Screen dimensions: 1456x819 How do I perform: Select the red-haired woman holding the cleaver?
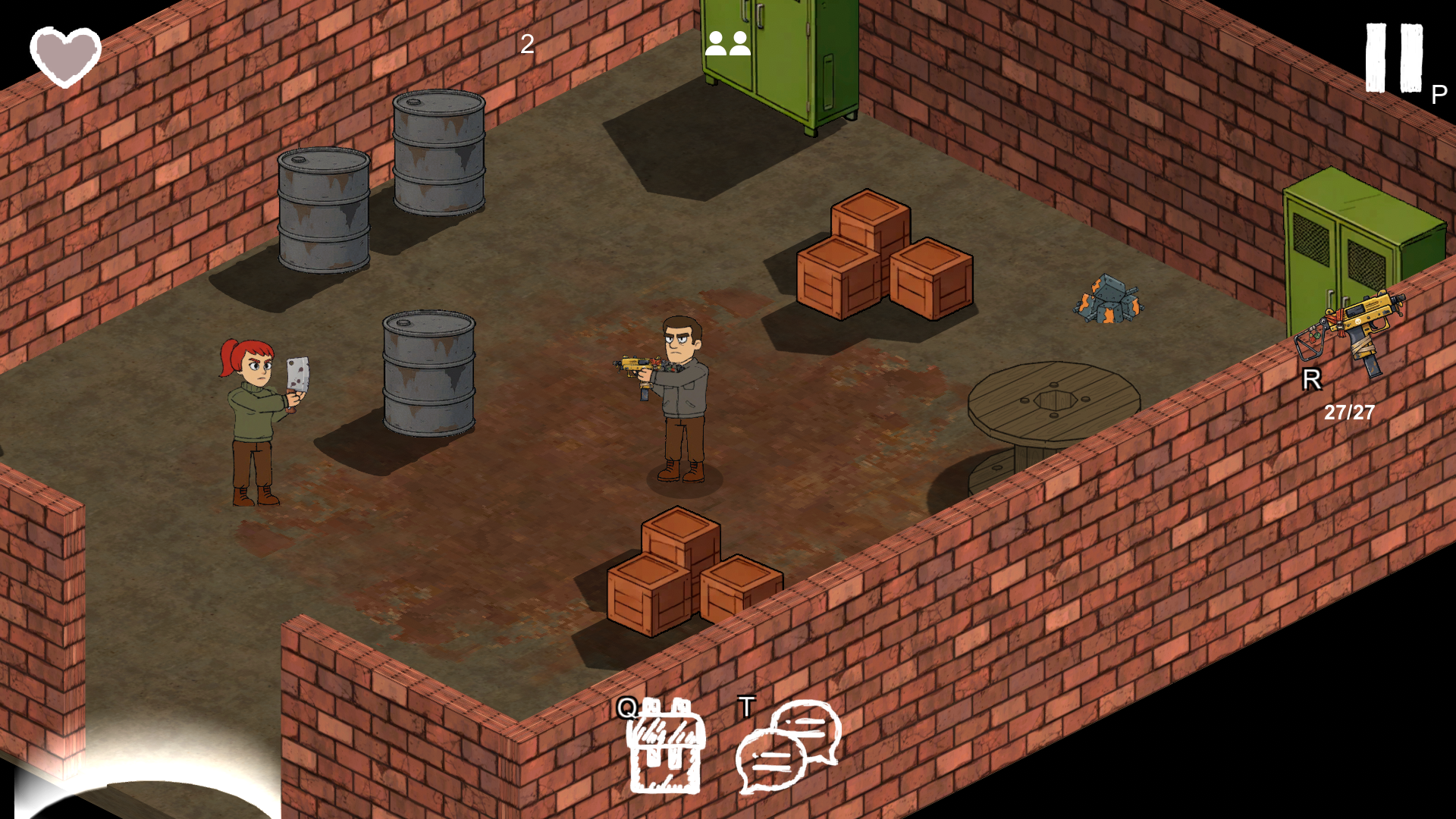pos(254,409)
